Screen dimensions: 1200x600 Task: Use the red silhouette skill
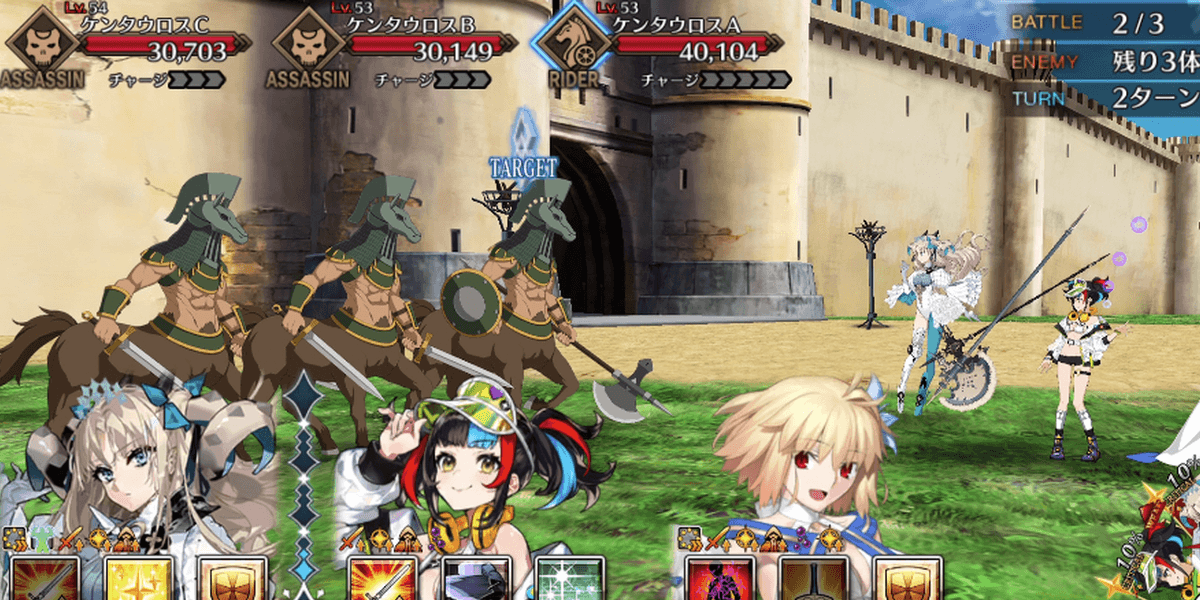point(721,578)
